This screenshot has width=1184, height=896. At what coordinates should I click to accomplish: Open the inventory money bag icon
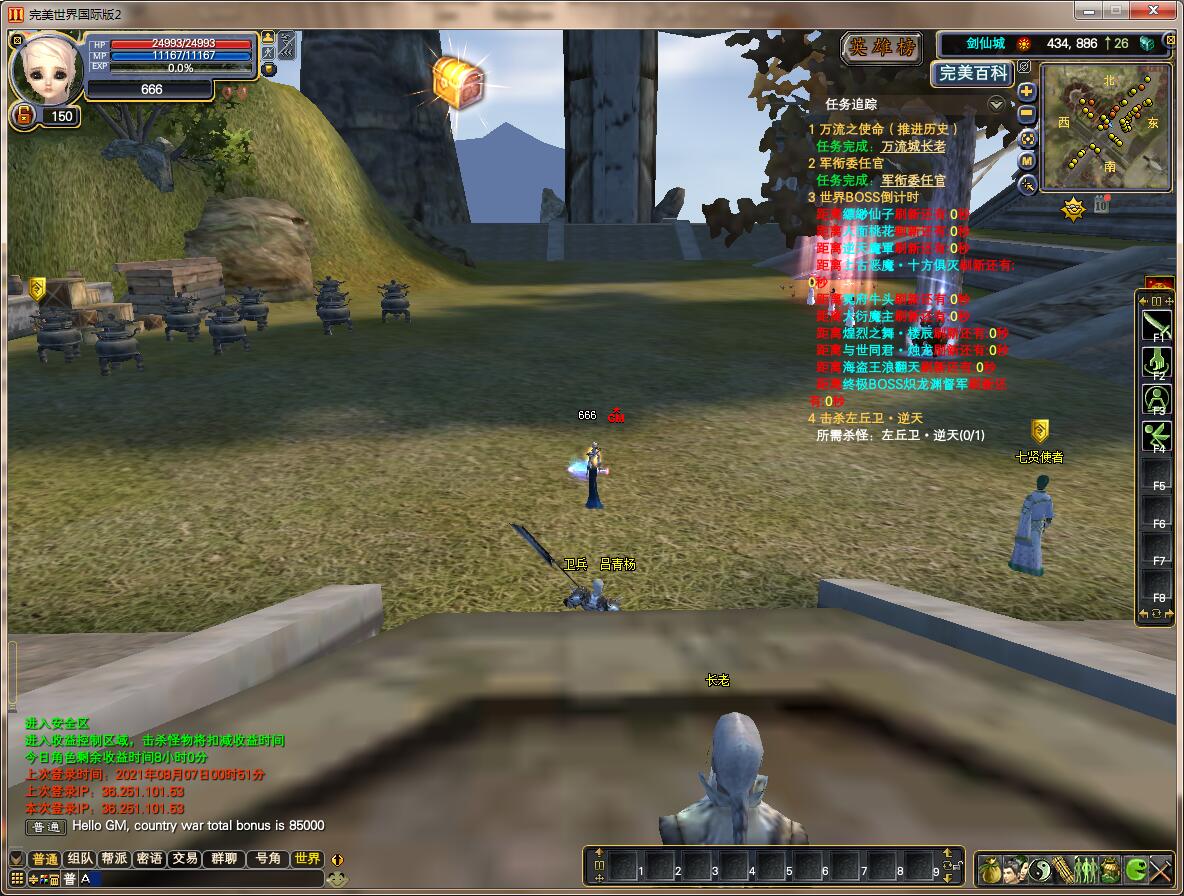989,868
